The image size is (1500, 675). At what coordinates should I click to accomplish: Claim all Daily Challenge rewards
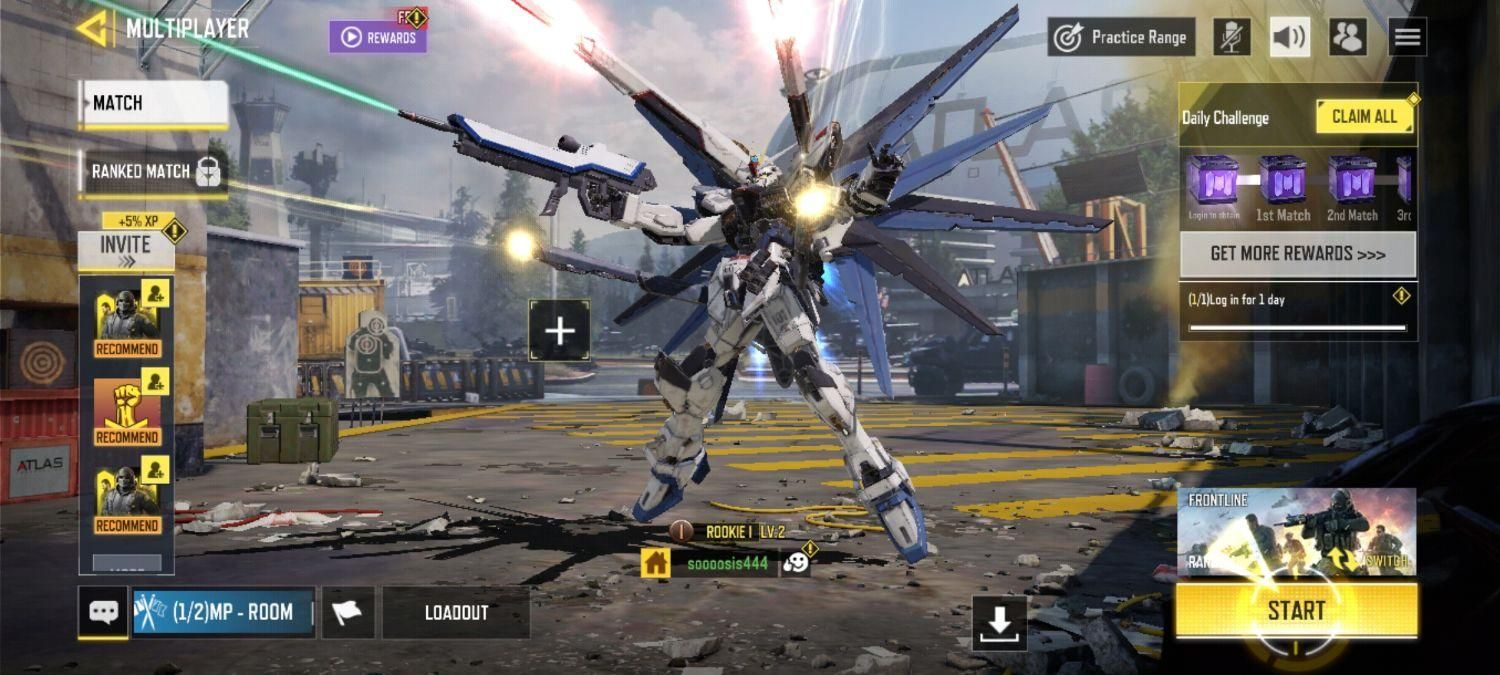(1364, 117)
